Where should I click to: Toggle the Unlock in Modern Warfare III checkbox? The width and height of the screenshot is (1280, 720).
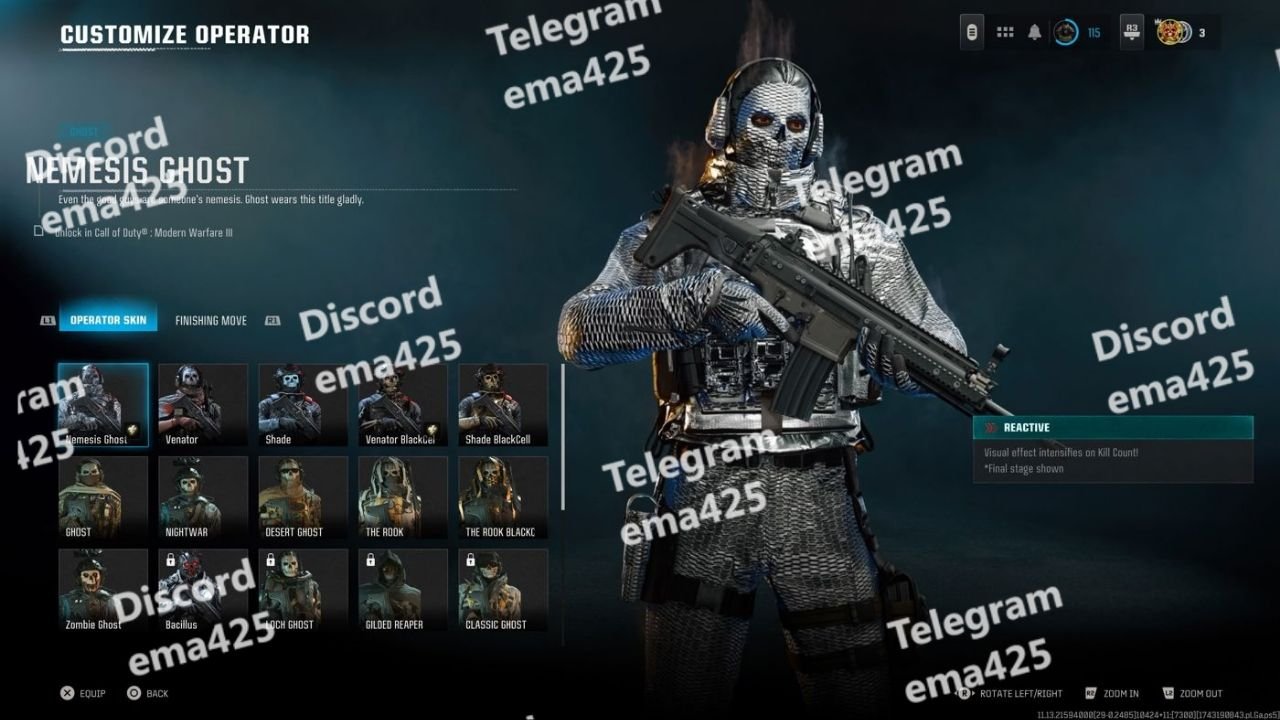[39, 231]
